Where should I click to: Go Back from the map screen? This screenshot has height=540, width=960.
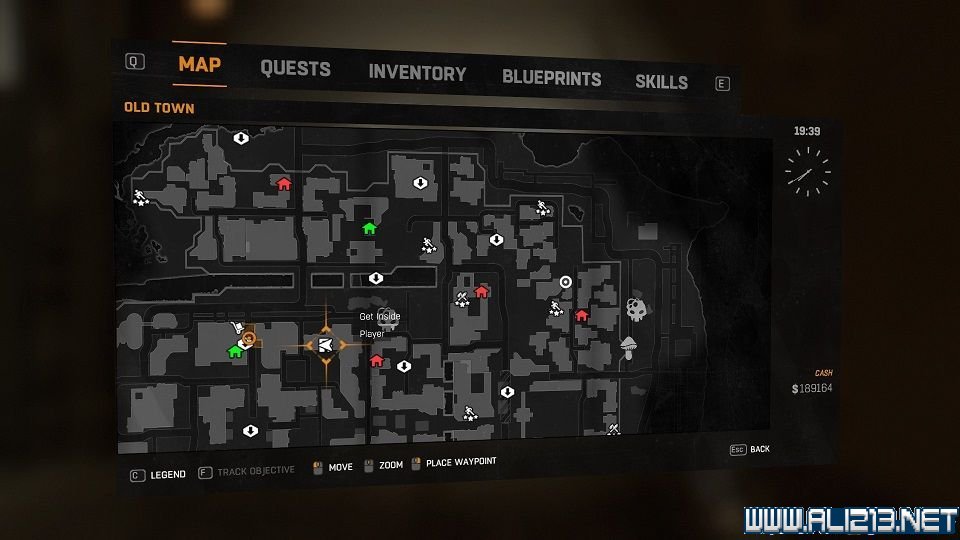pyautogui.click(x=760, y=449)
